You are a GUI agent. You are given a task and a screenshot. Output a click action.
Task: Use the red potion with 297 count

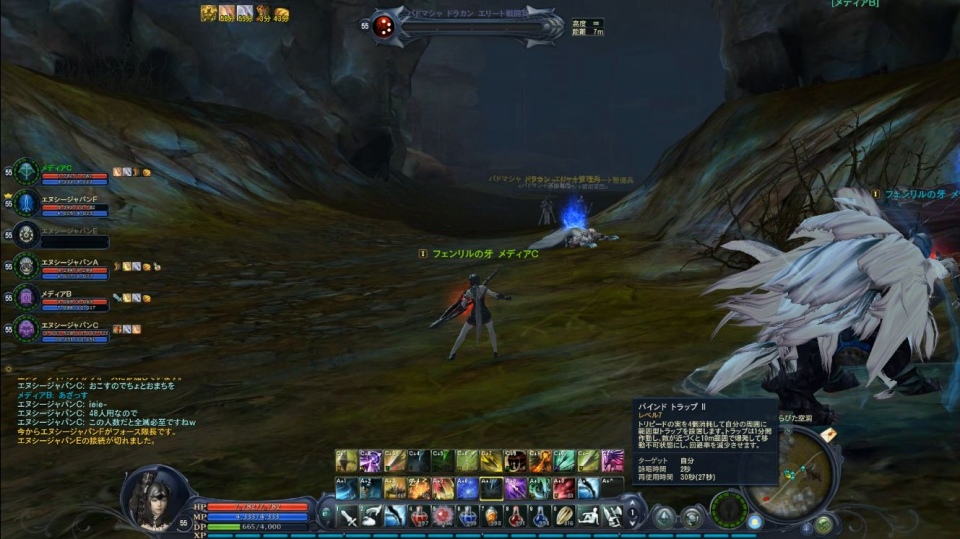pyautogui.click(x=421, y=515)
